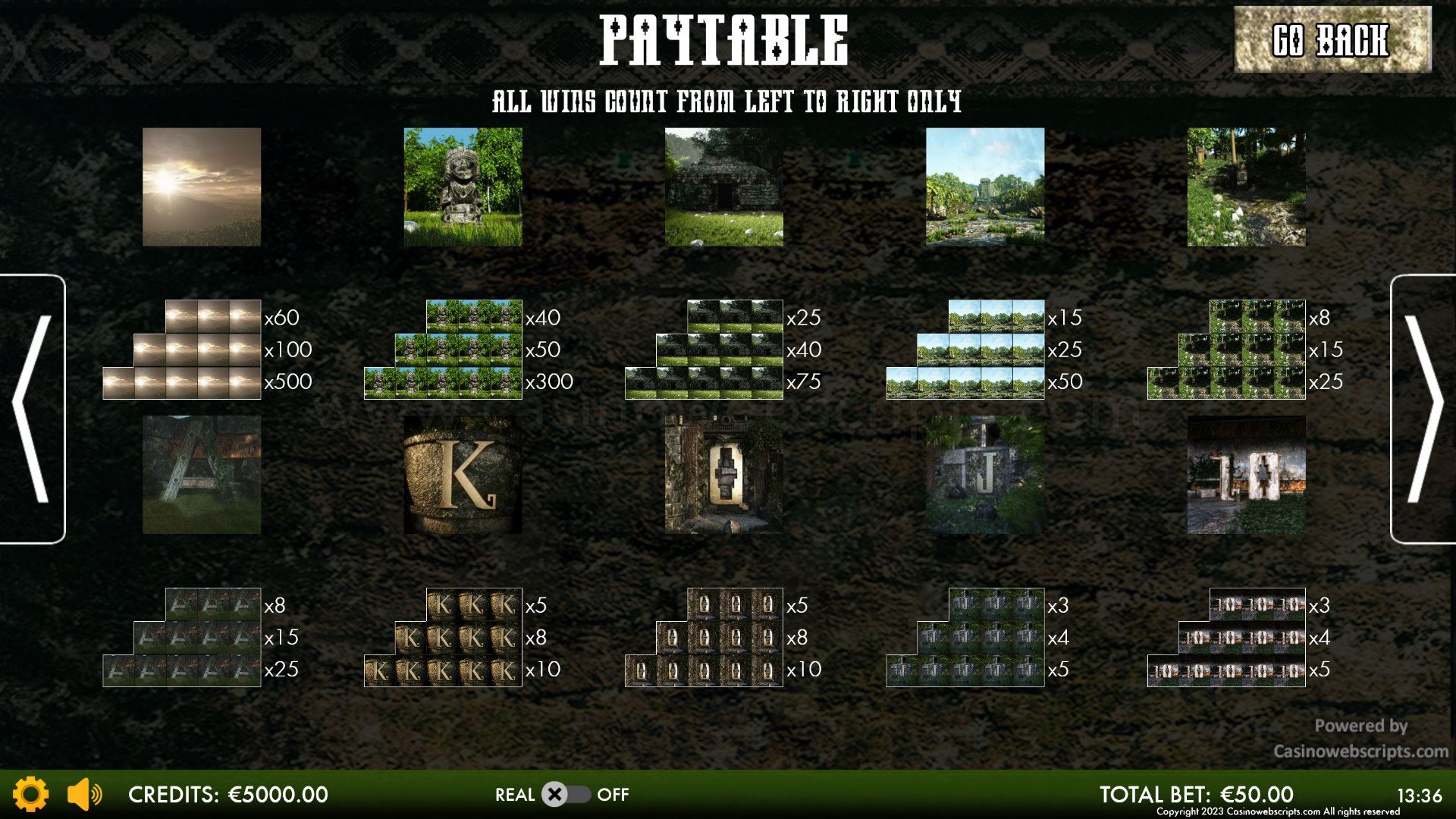This screenshot has width=1456, height=819.
Task: Go to the previous paytable page
Action: [33, 409]
